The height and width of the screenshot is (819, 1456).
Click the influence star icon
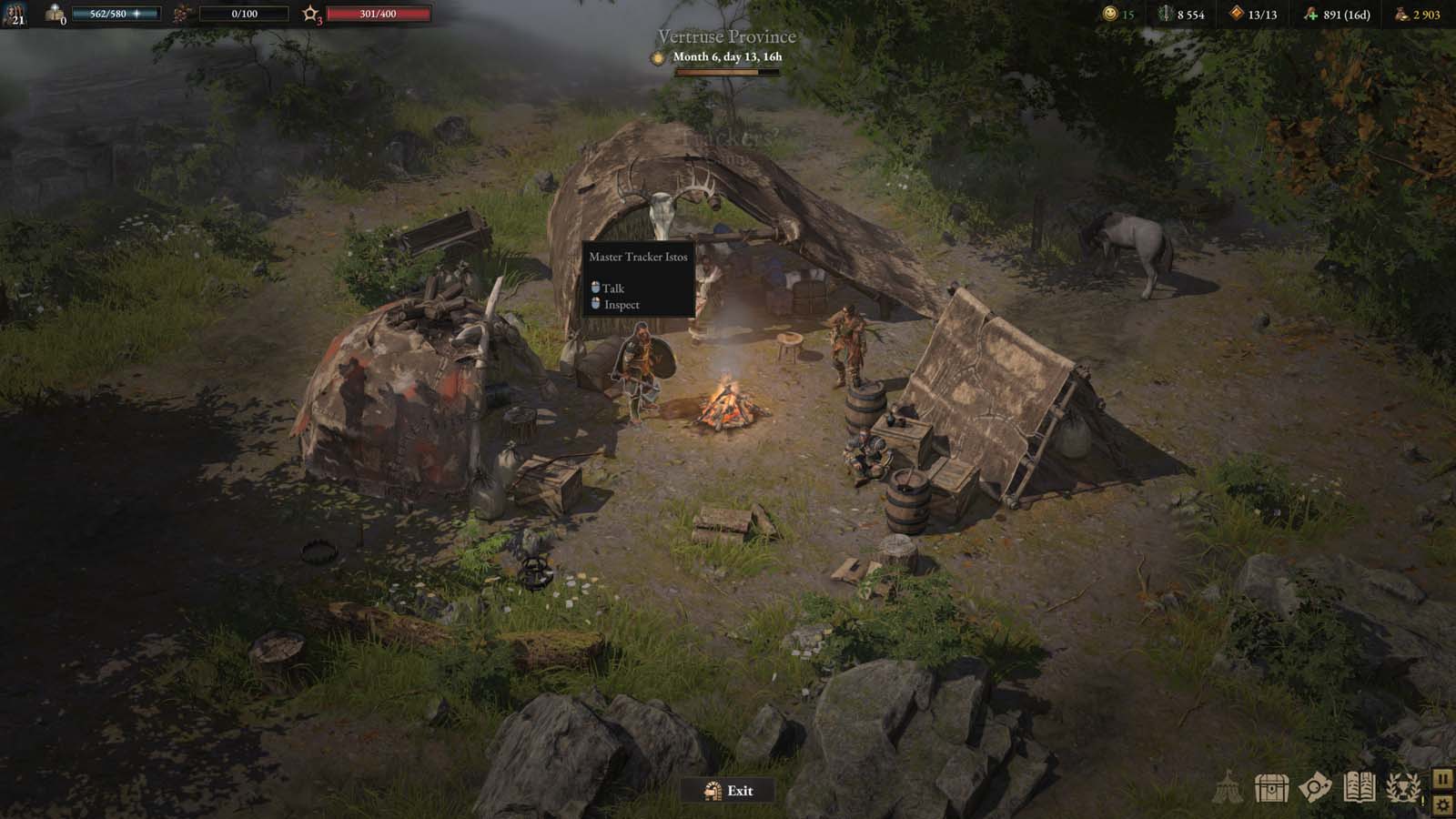point(311,14)
